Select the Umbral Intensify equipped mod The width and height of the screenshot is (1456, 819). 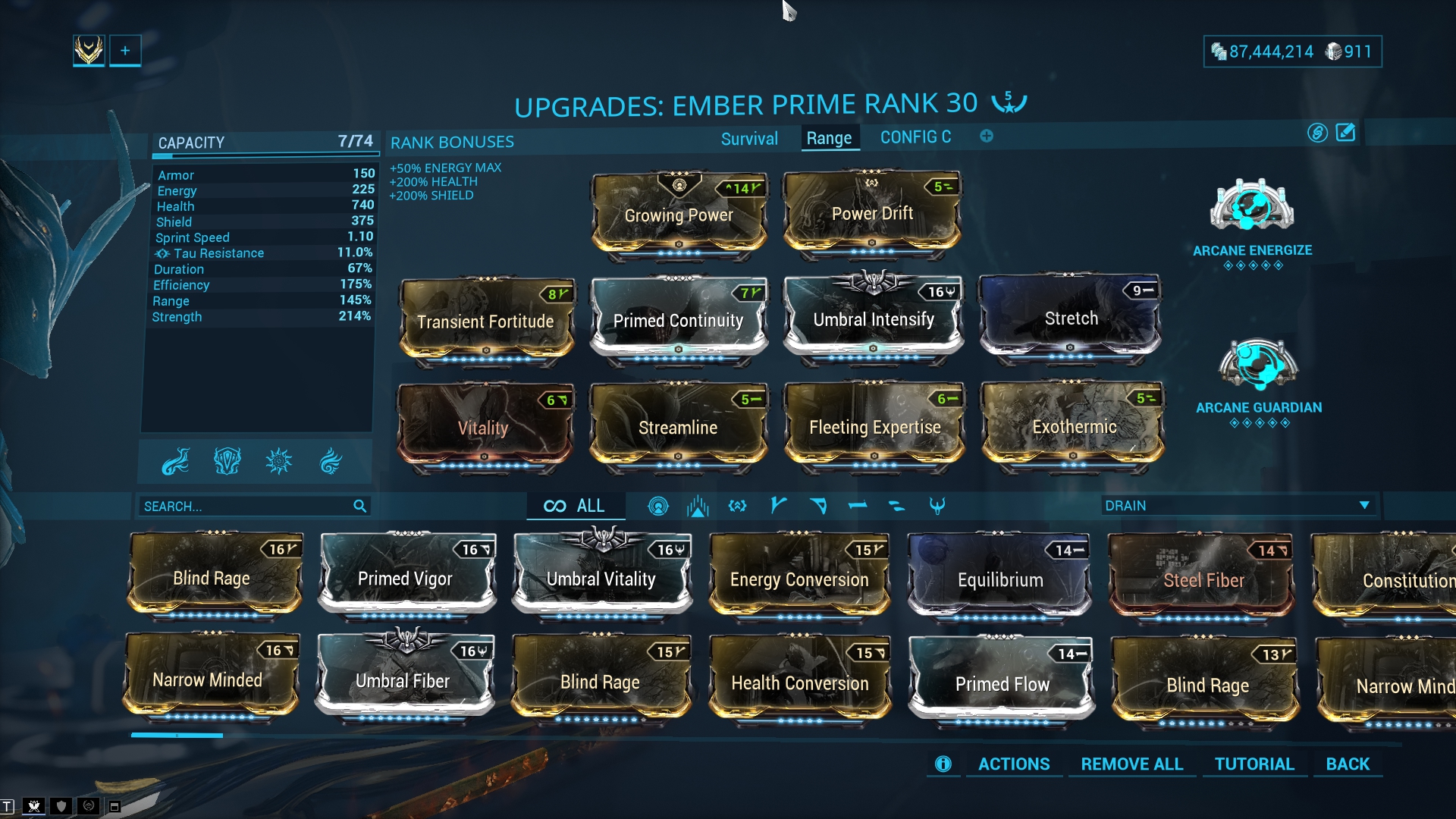click(x=874, y=319)
